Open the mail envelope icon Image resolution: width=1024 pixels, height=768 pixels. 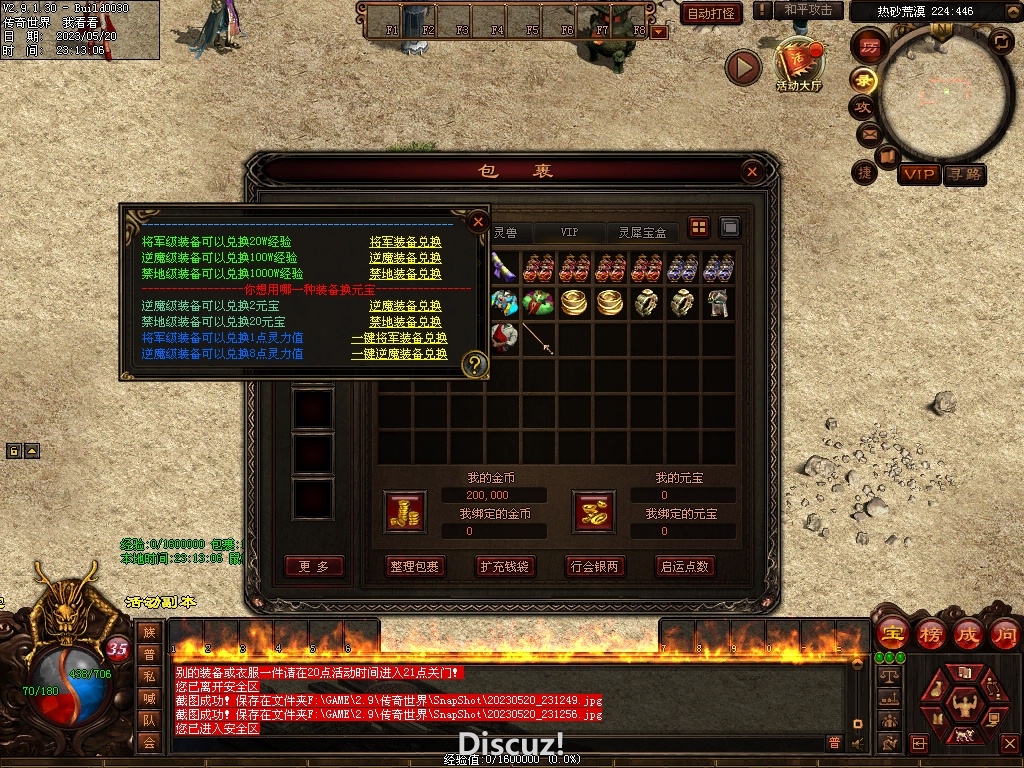(x=868, y=133)
